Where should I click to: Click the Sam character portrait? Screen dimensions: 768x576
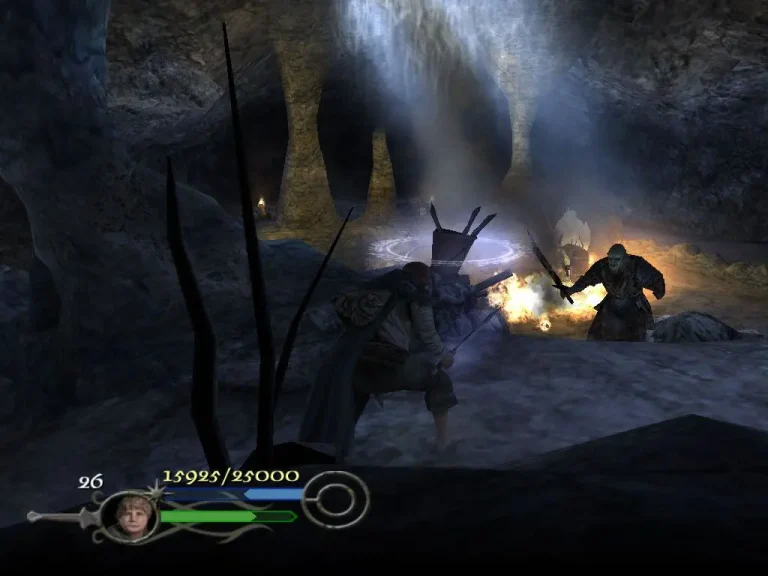click(x=129, y=516)
